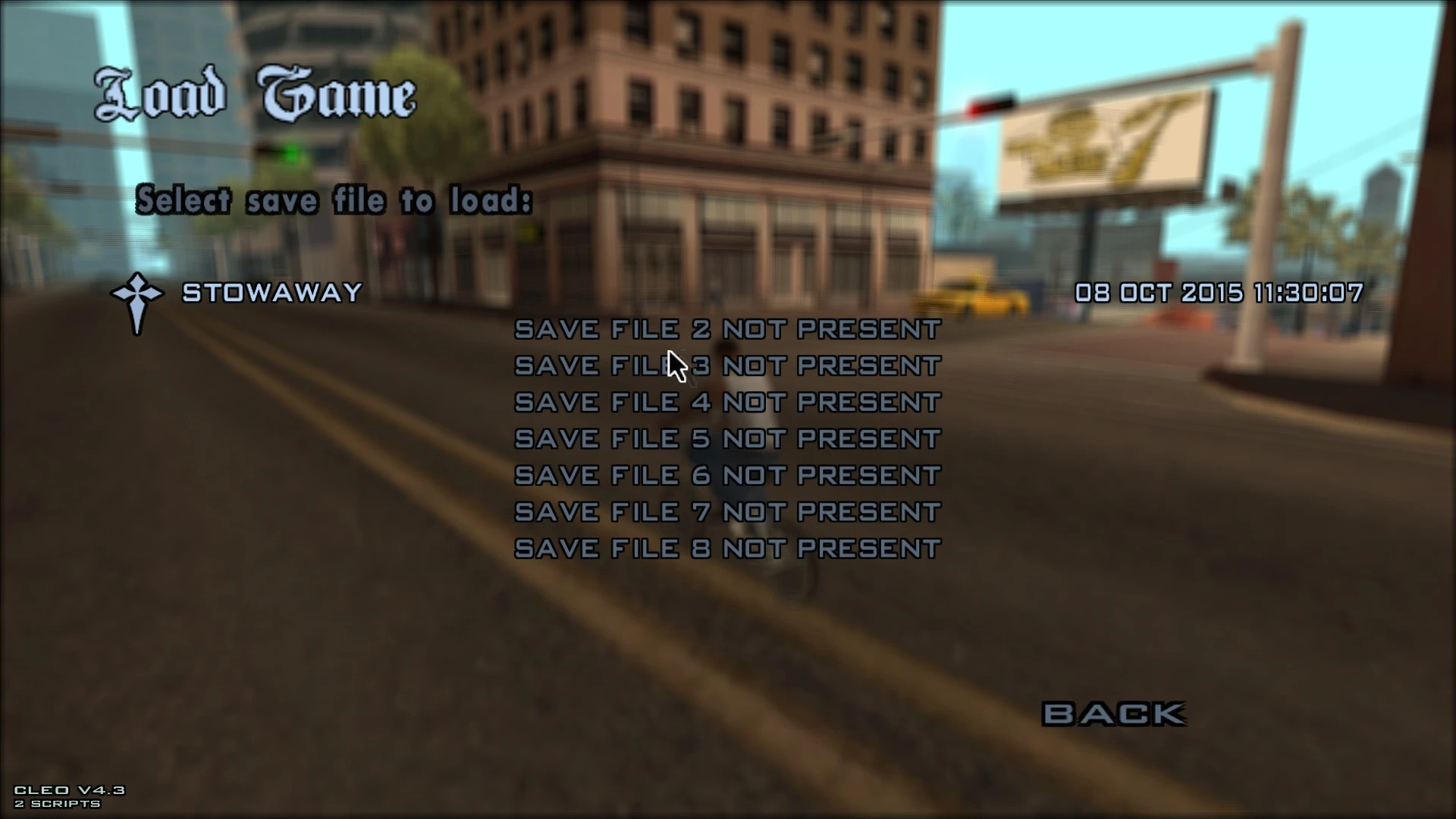Select SAVE FILE 5 NOT PRESENT slot
Image resolution: width=1456 pixels, height=819 pixels.
point(726,438)
